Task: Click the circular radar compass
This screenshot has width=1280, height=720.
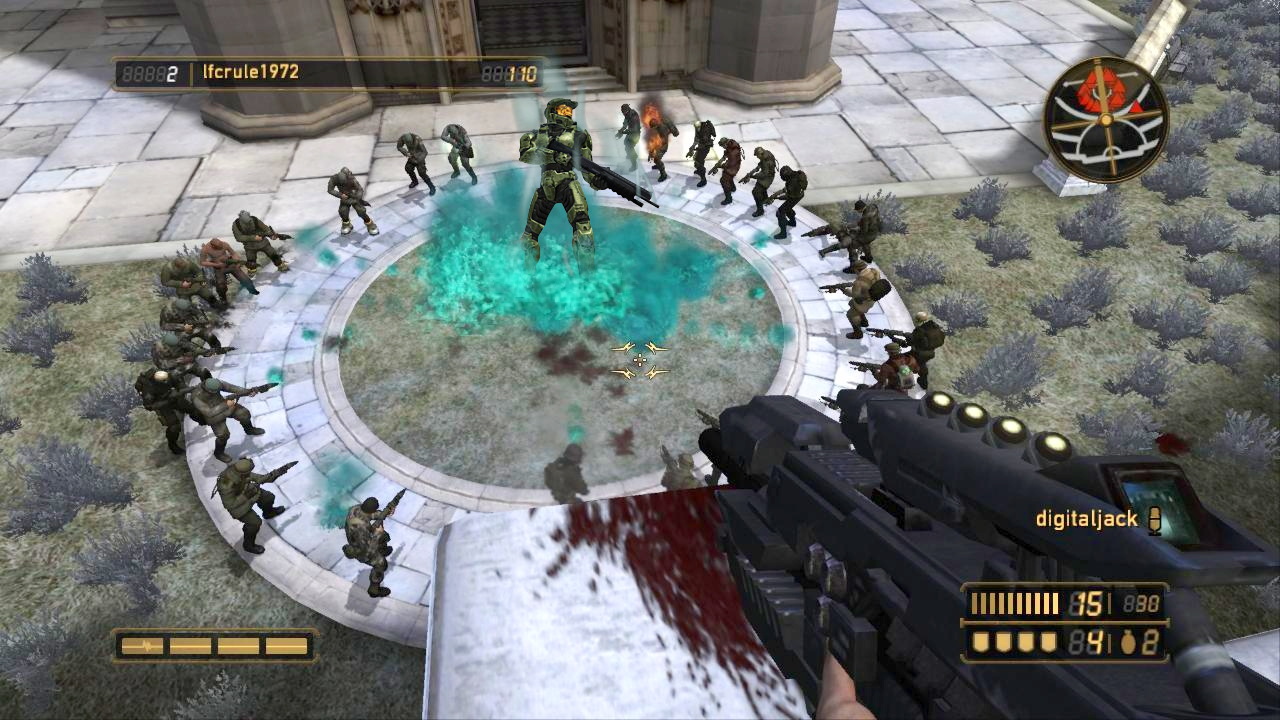Action: click(x=1105, y=119)
